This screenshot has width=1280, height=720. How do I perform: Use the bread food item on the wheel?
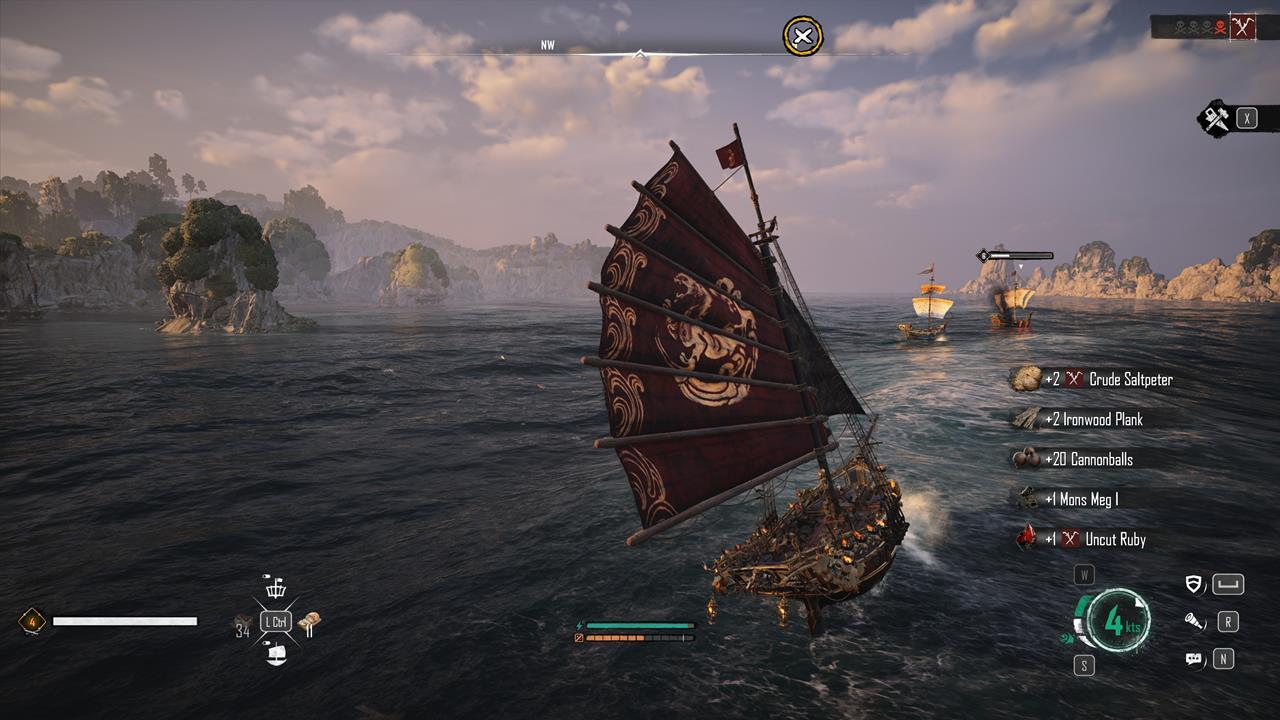point(309,623)
